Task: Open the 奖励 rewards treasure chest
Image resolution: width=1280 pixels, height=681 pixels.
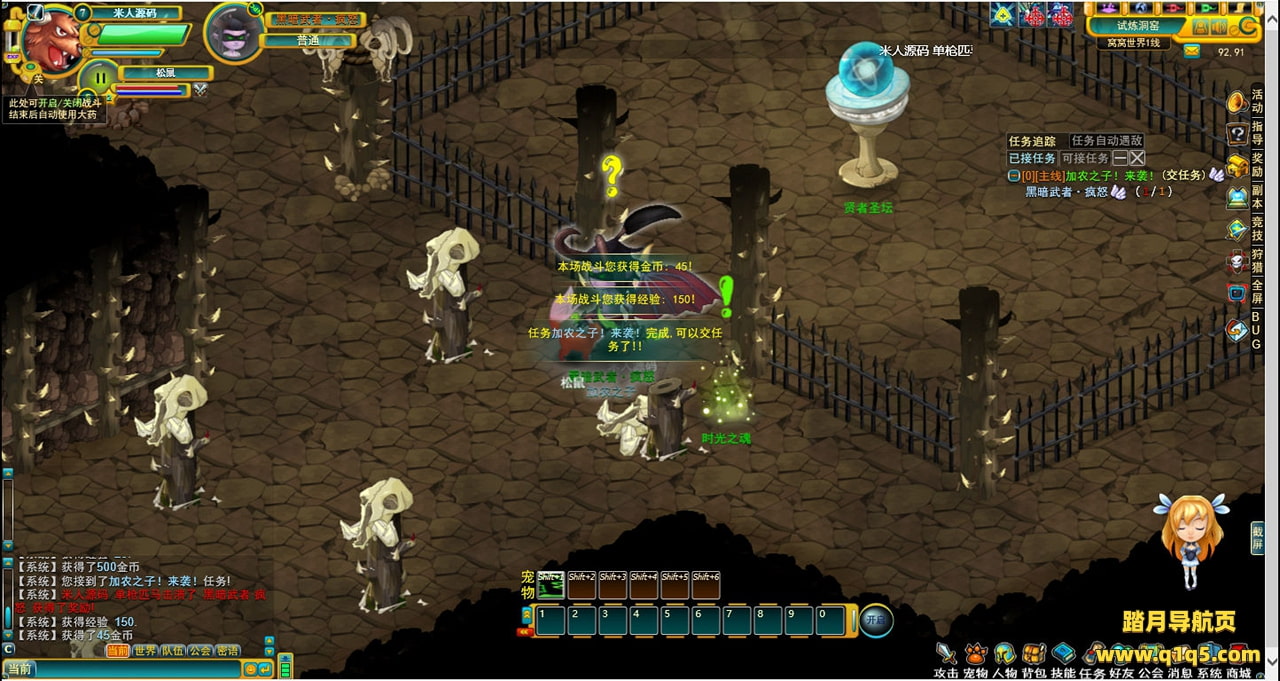Action: click(x=1238, y=165)
